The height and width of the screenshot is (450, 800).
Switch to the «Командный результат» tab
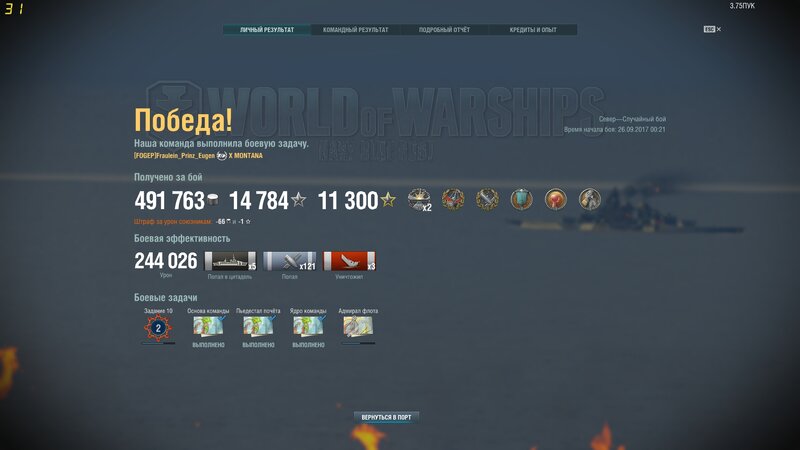click(x=356, y=30)
